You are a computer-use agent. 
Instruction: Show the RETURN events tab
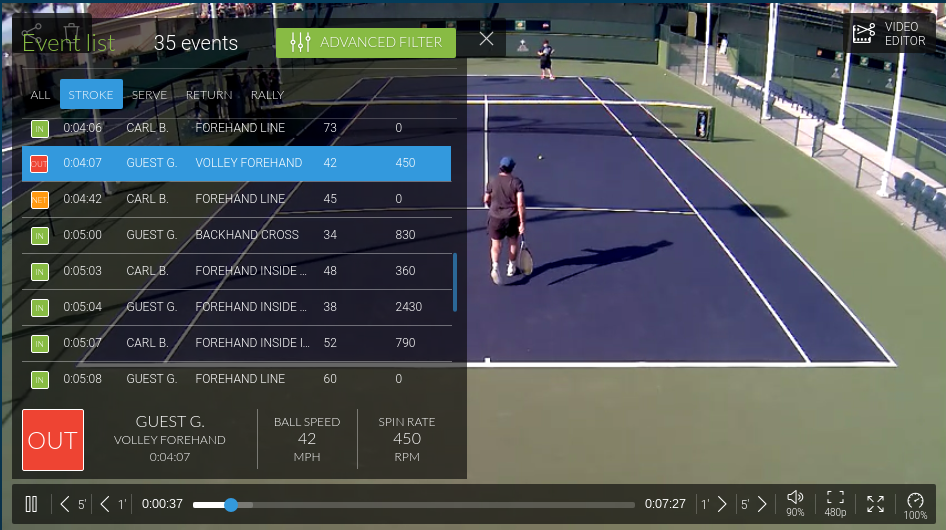[208, 95]
